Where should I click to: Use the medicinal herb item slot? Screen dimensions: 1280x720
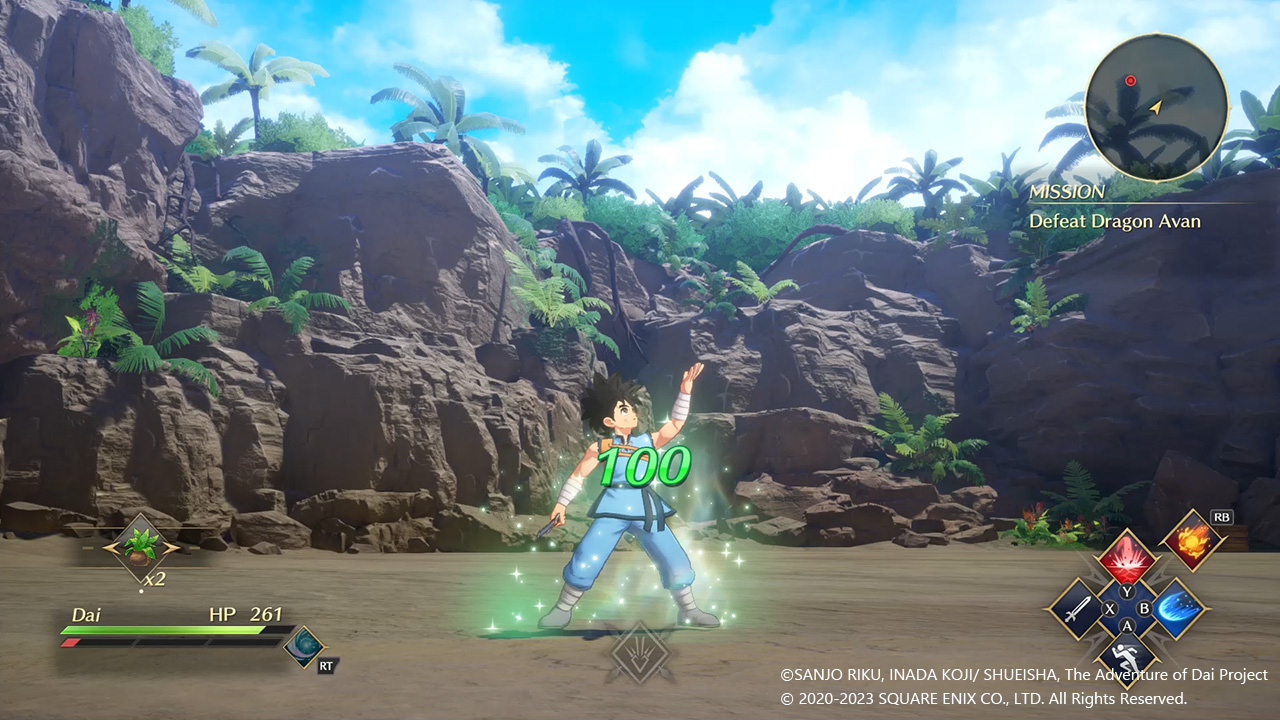[x=141, y=547]
